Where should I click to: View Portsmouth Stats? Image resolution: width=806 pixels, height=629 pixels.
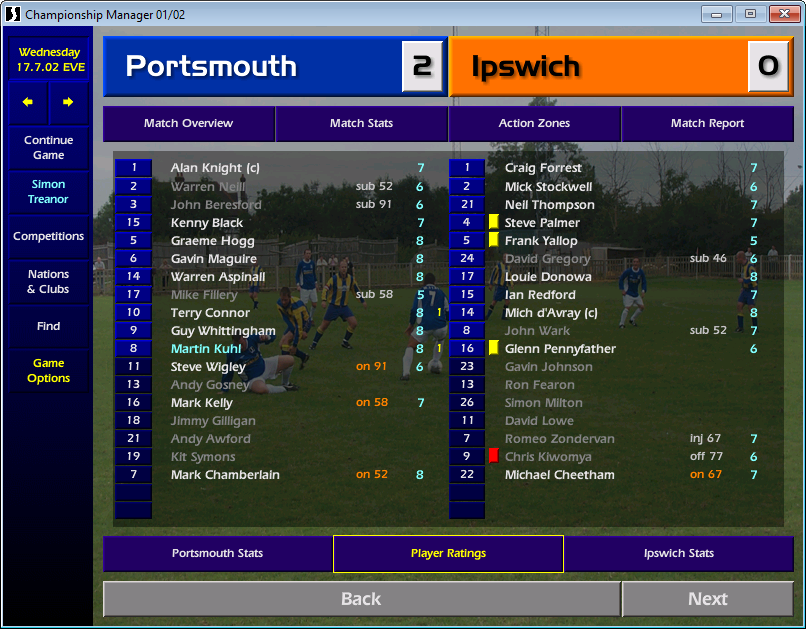pos(217,553)
